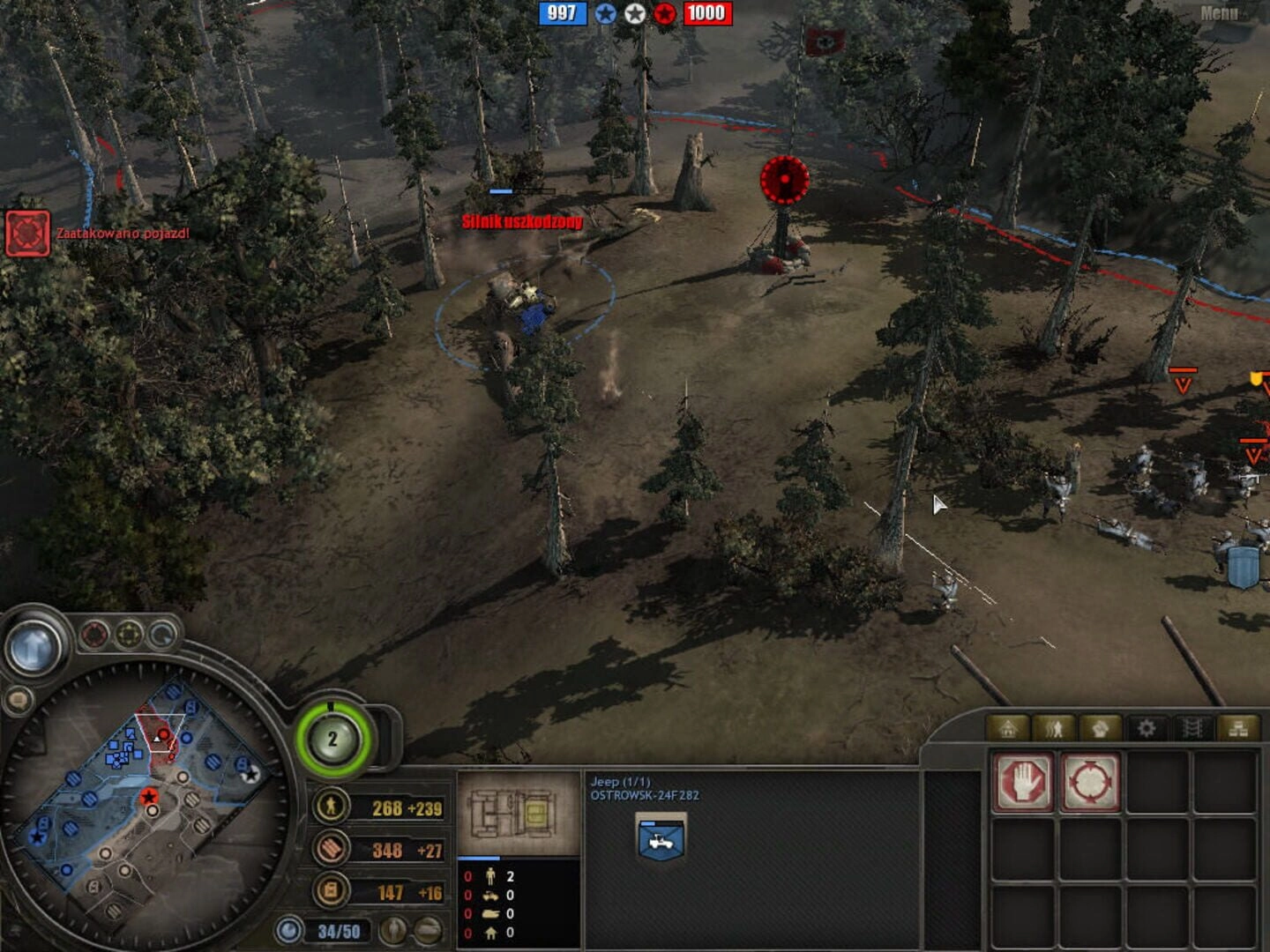Click the Jeep blueprint portrait
1270x952 pixels.
[519, 813]
